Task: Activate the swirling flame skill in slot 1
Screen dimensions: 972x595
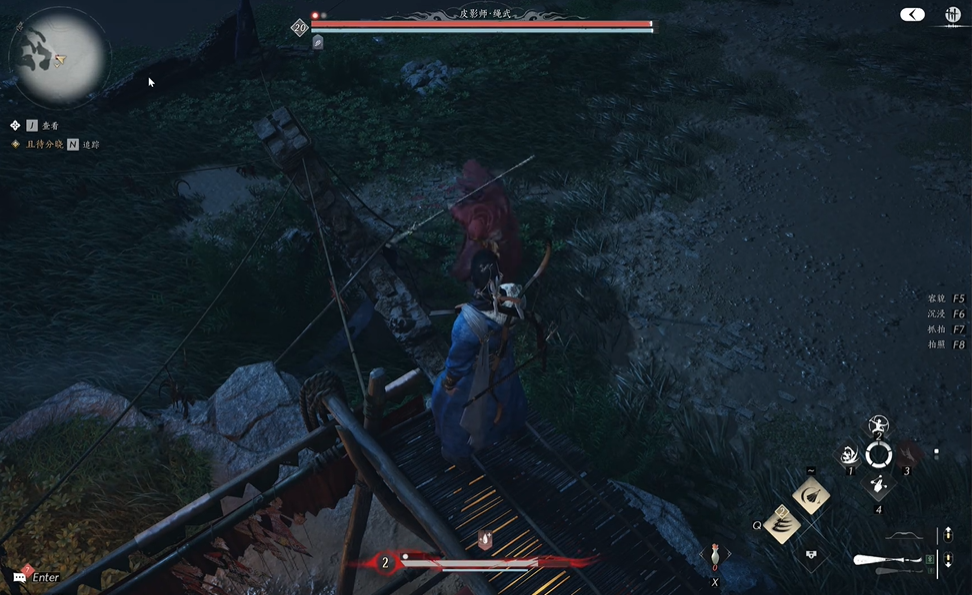Action: (x=851, y=455)
